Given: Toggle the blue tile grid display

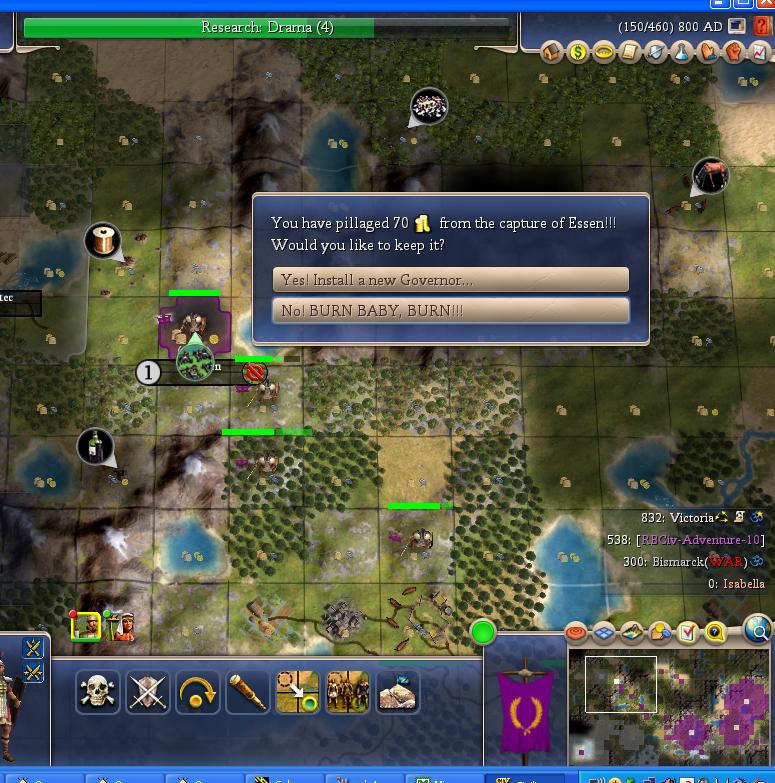Looking at the screenshot, I should (x=604, y=632).
